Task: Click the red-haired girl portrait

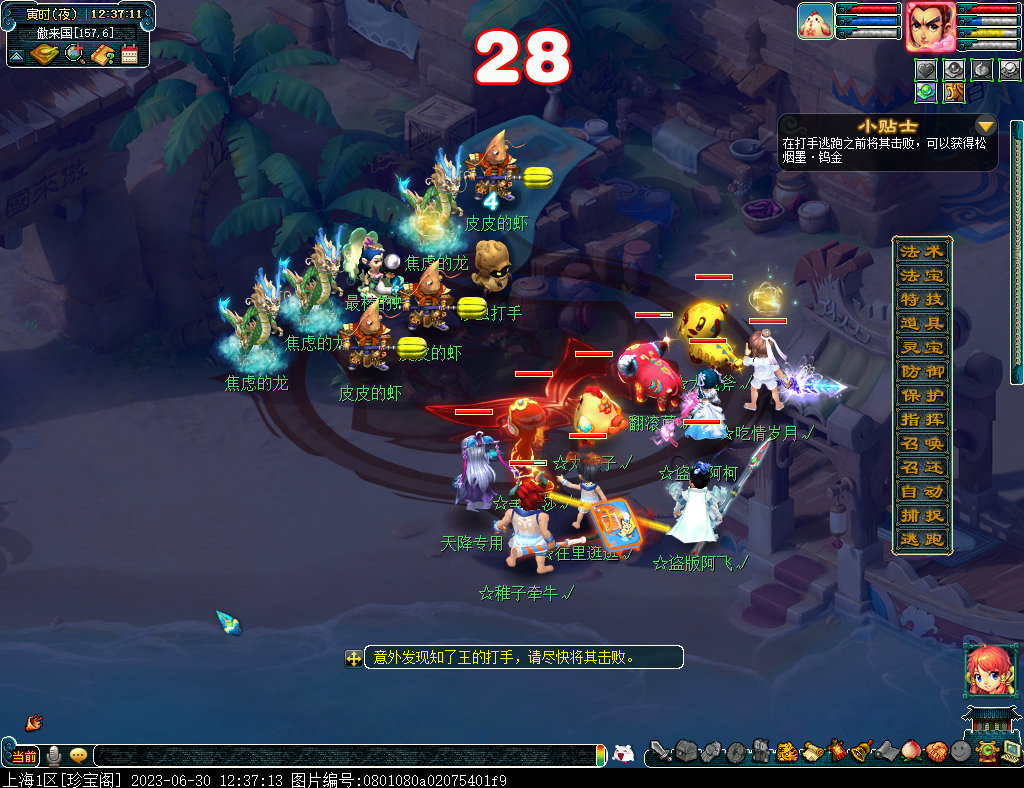Action: coord(984,670)
